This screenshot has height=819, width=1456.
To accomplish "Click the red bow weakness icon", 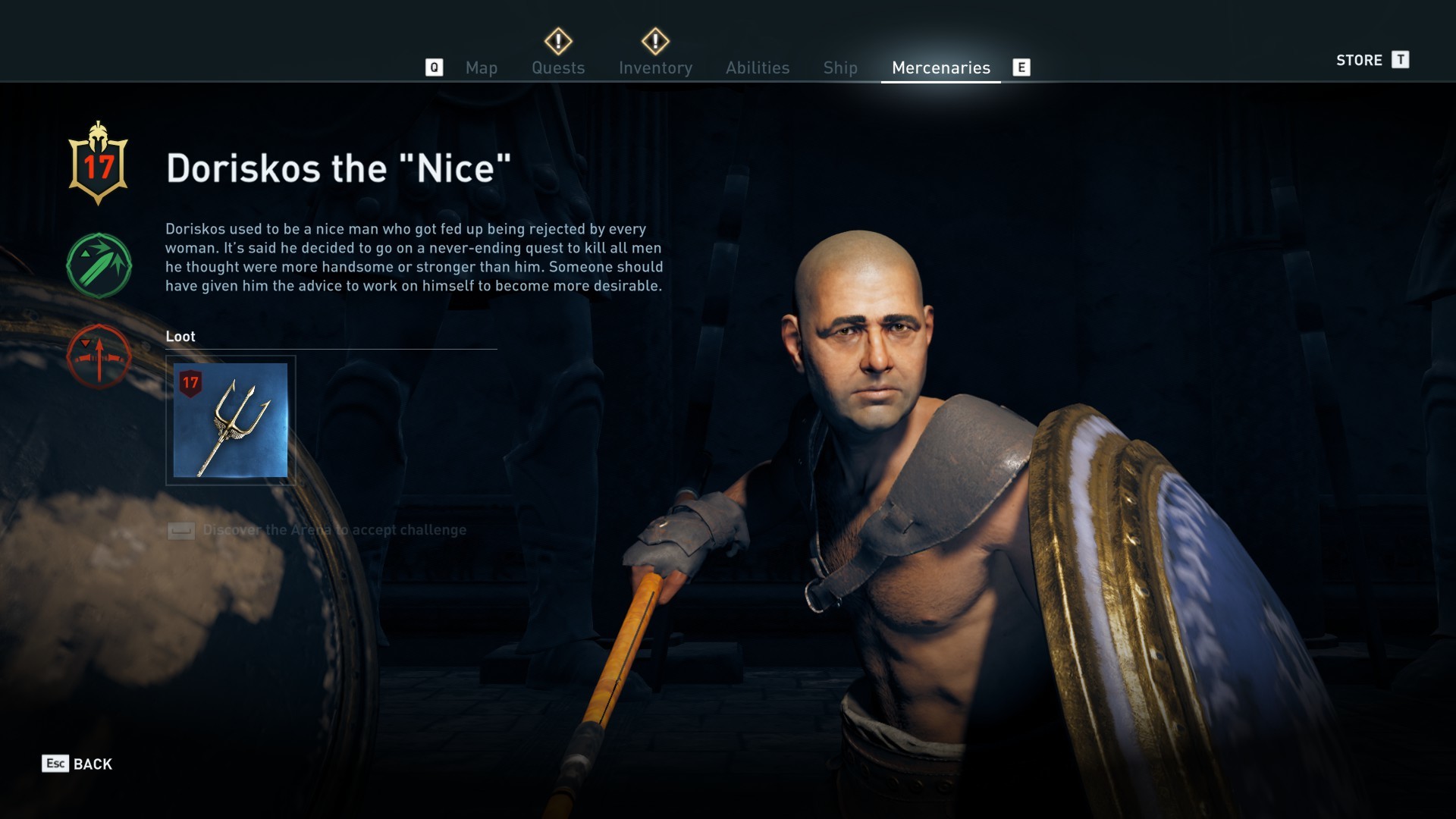I will tap(99, 356).
